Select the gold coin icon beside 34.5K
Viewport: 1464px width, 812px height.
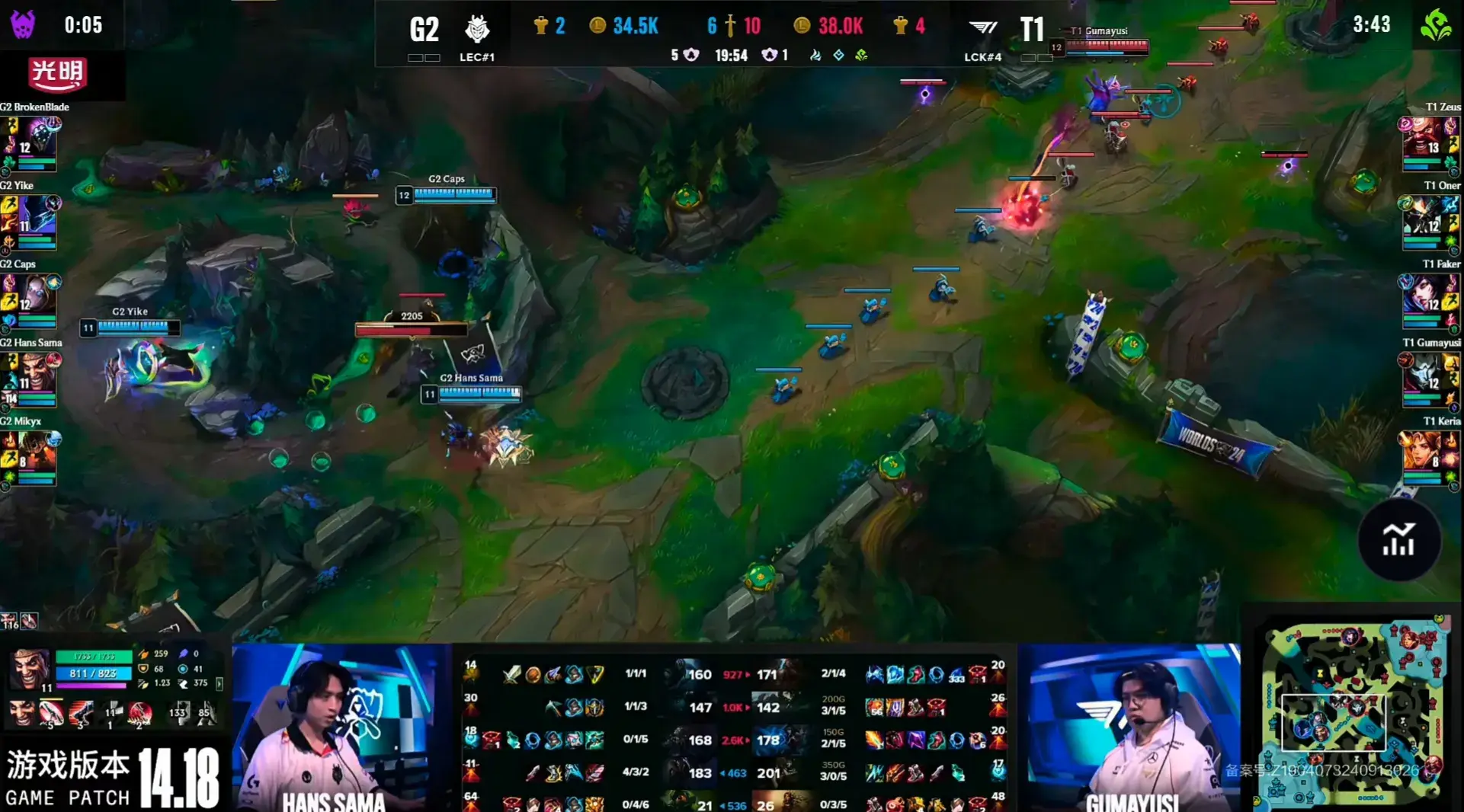pos(597,25)
